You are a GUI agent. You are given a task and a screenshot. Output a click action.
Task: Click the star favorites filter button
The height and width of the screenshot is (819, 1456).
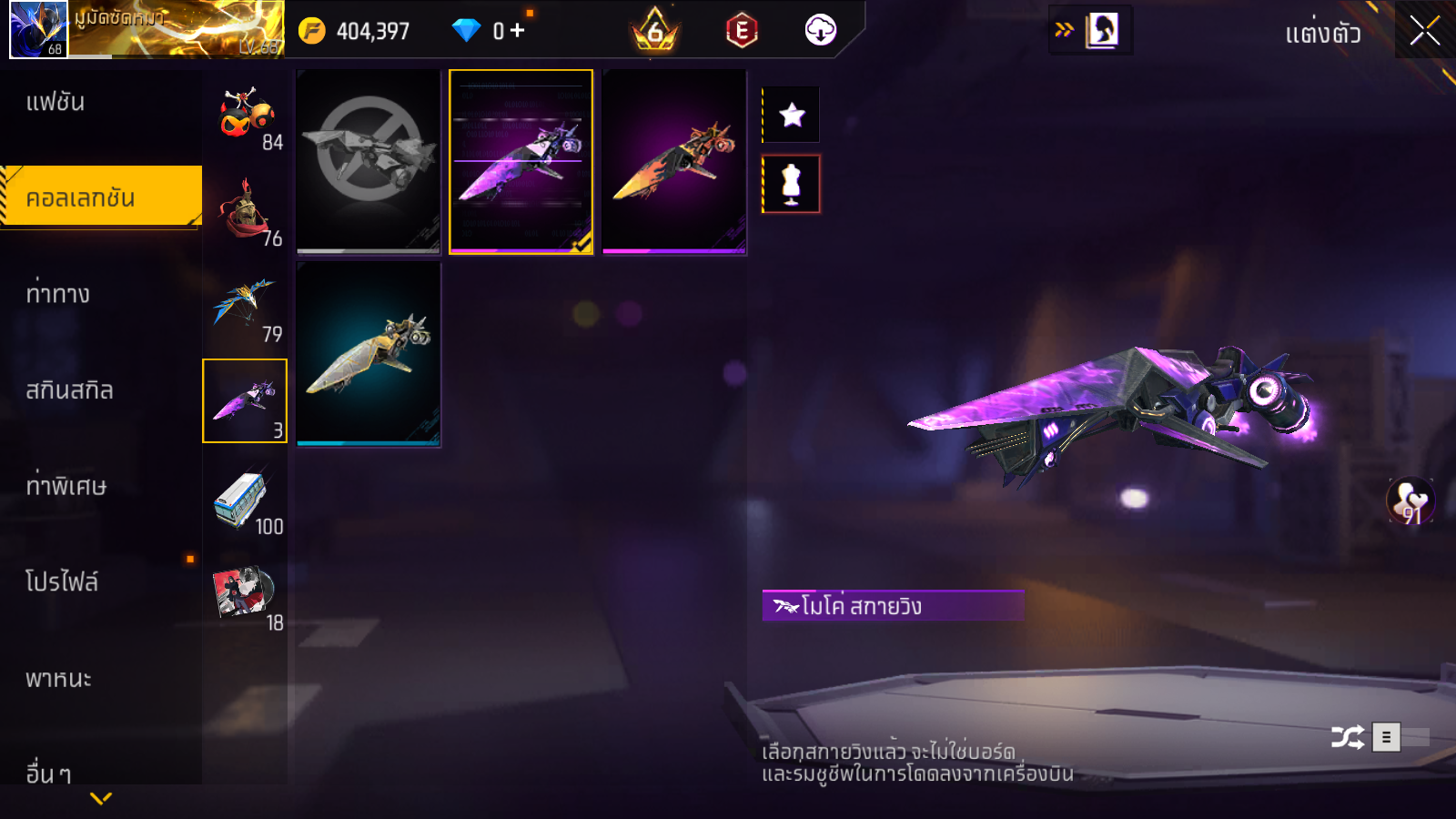(x=792, y=115)
